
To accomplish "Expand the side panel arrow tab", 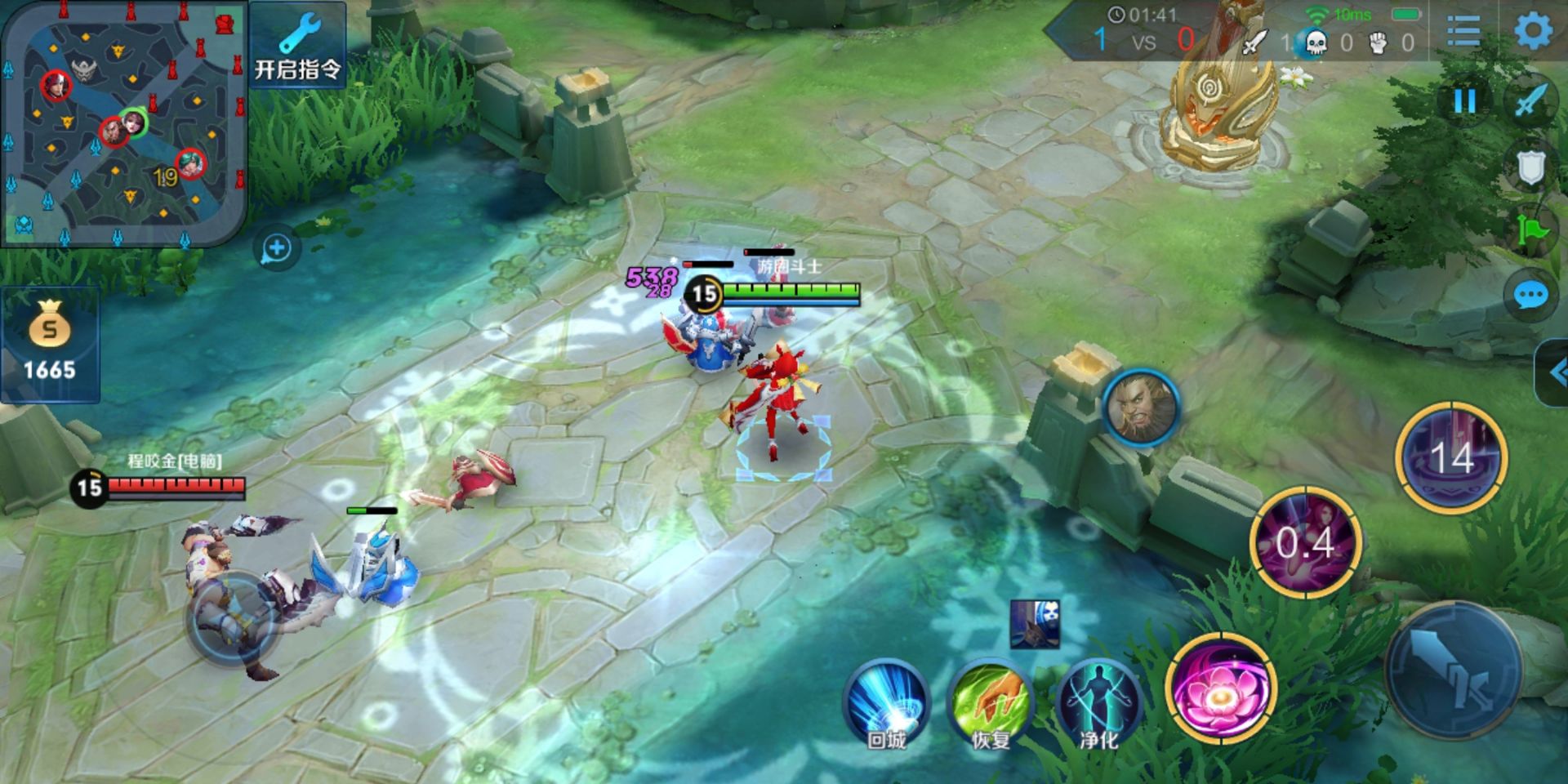I will click(x=1553, y=373).
